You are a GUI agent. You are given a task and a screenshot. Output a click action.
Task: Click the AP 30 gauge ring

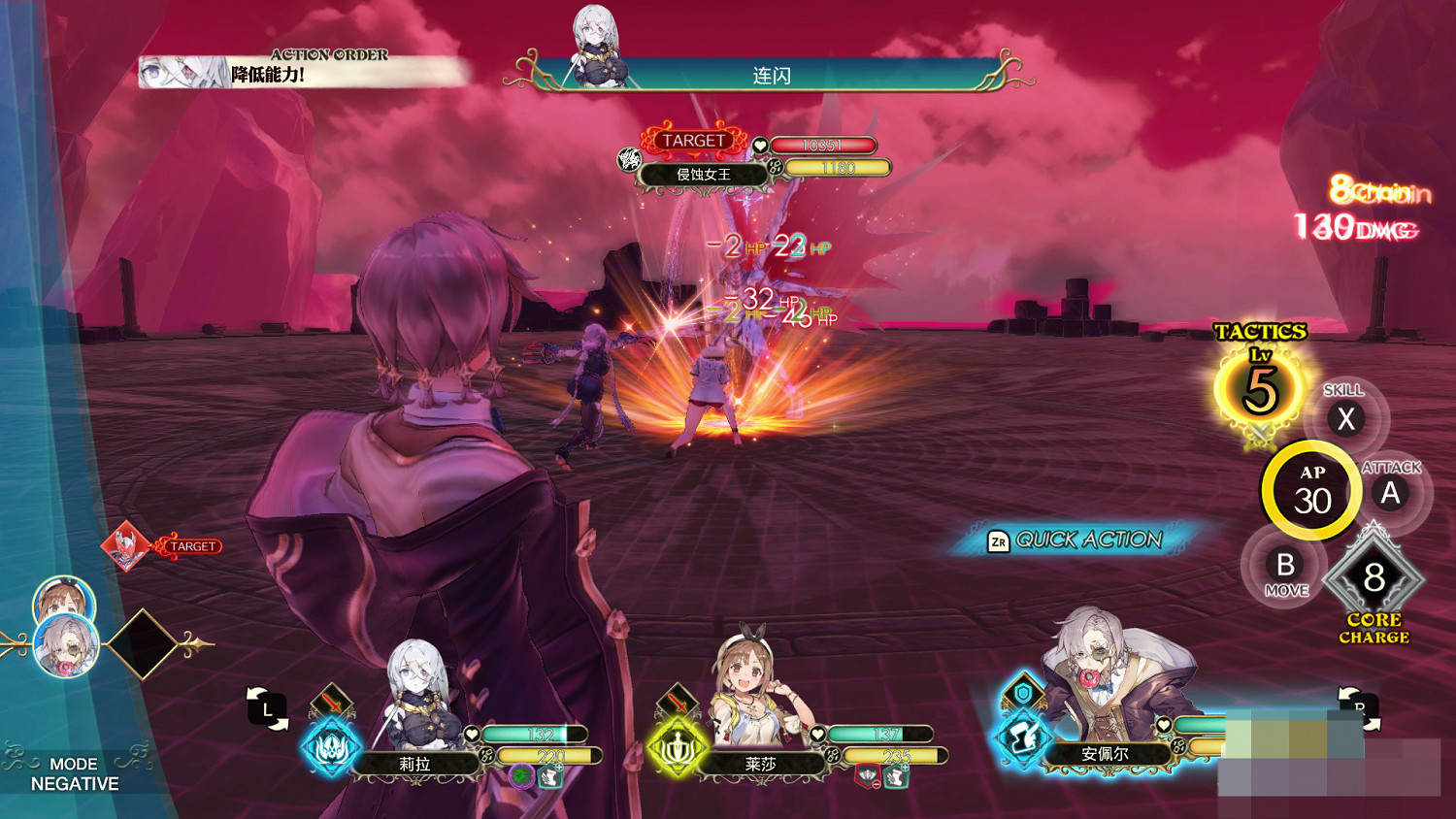tap(1312, 491)
